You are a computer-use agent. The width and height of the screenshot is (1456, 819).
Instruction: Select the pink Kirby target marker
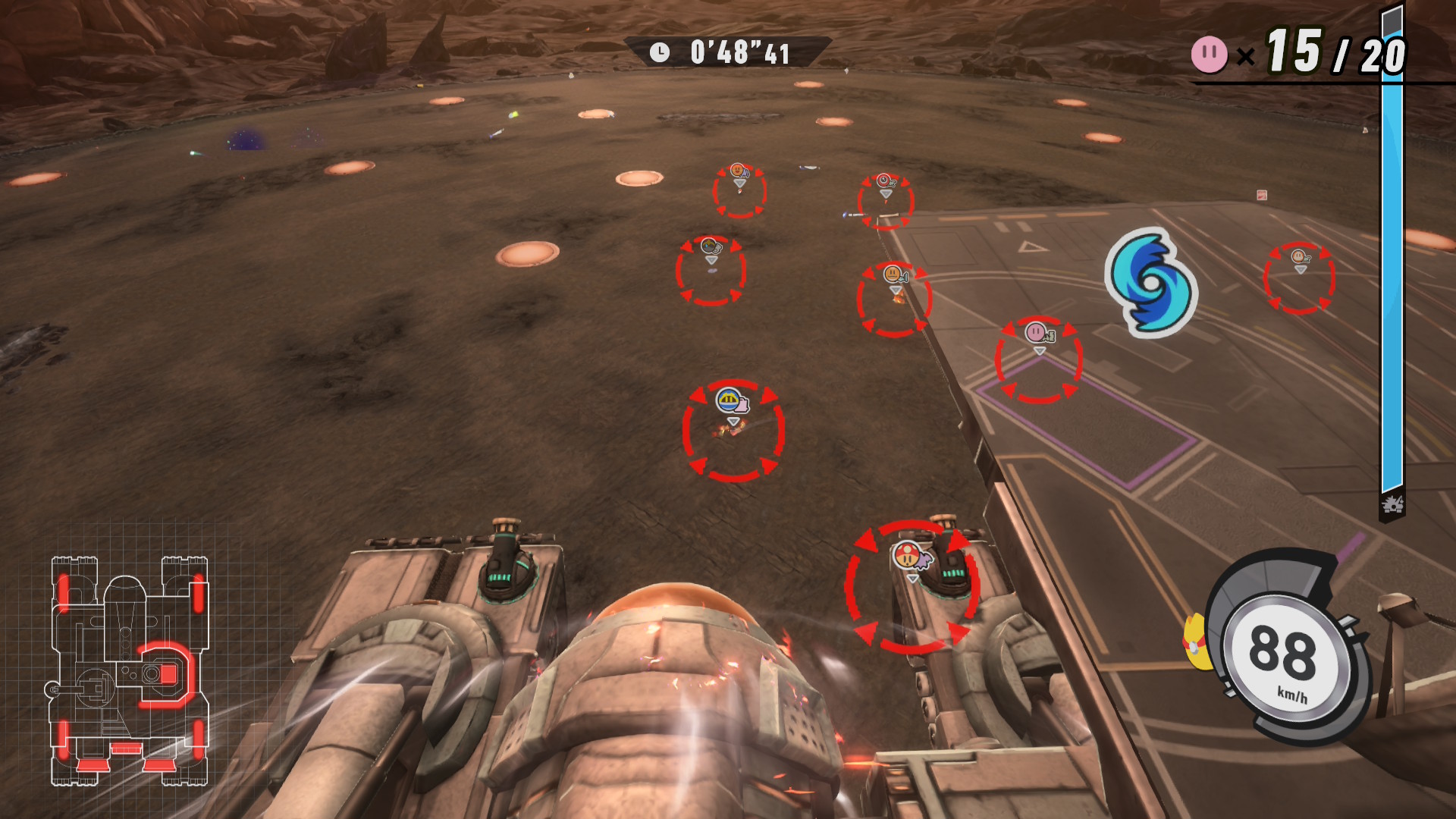1038,359
